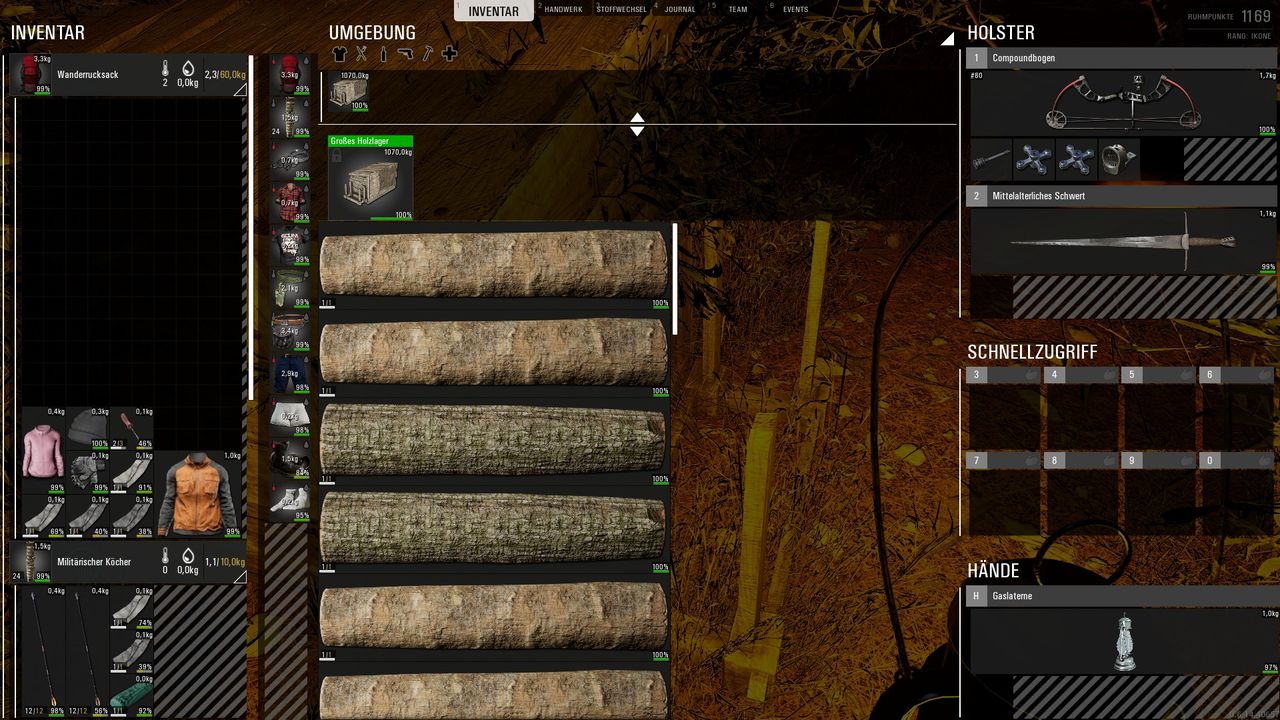Viewport: 1280px width, 720px height.
Task: Choose the grey beanie hat
Action: pos(88,430)
